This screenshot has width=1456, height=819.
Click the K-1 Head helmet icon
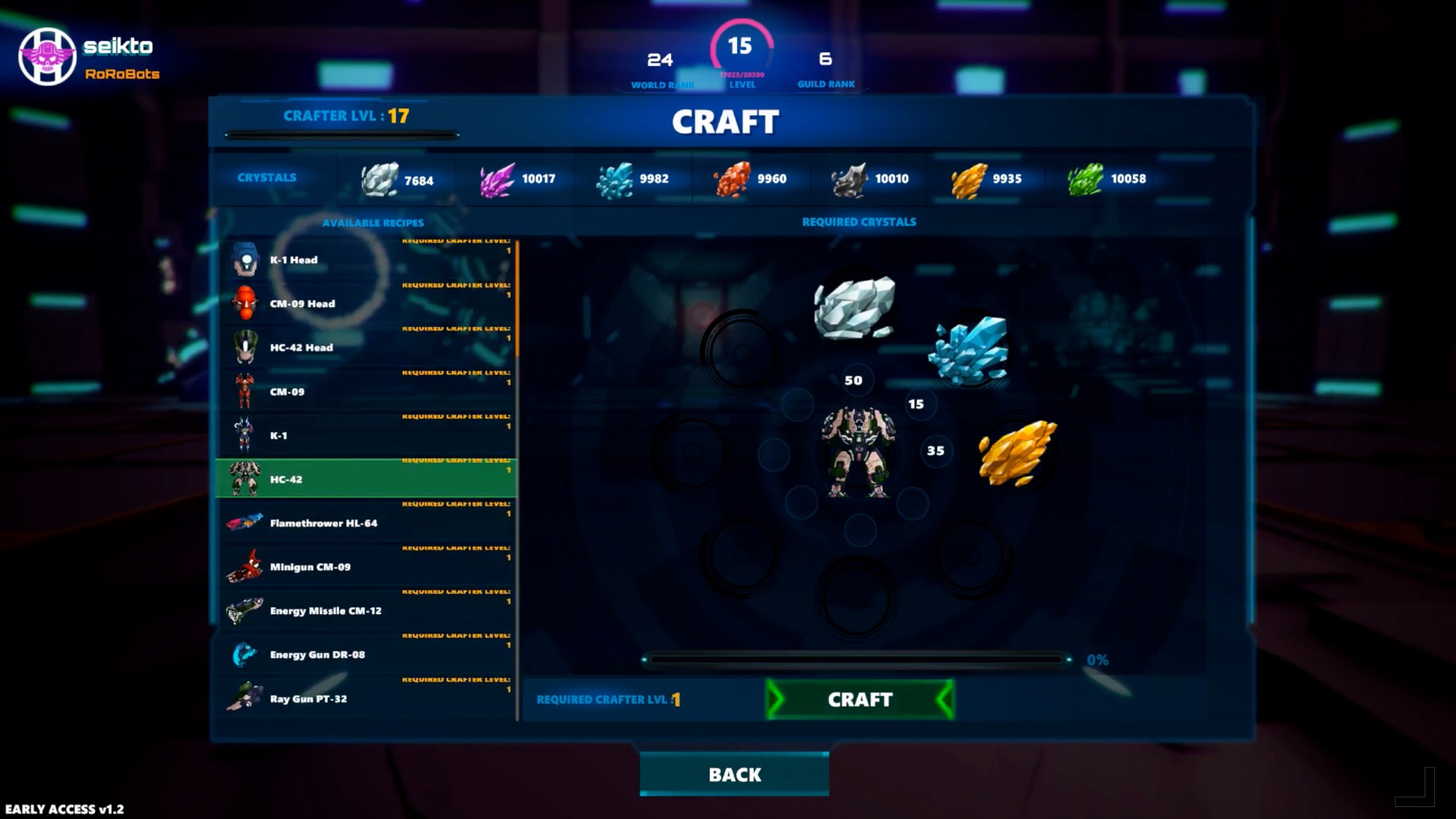click(244, 259)
